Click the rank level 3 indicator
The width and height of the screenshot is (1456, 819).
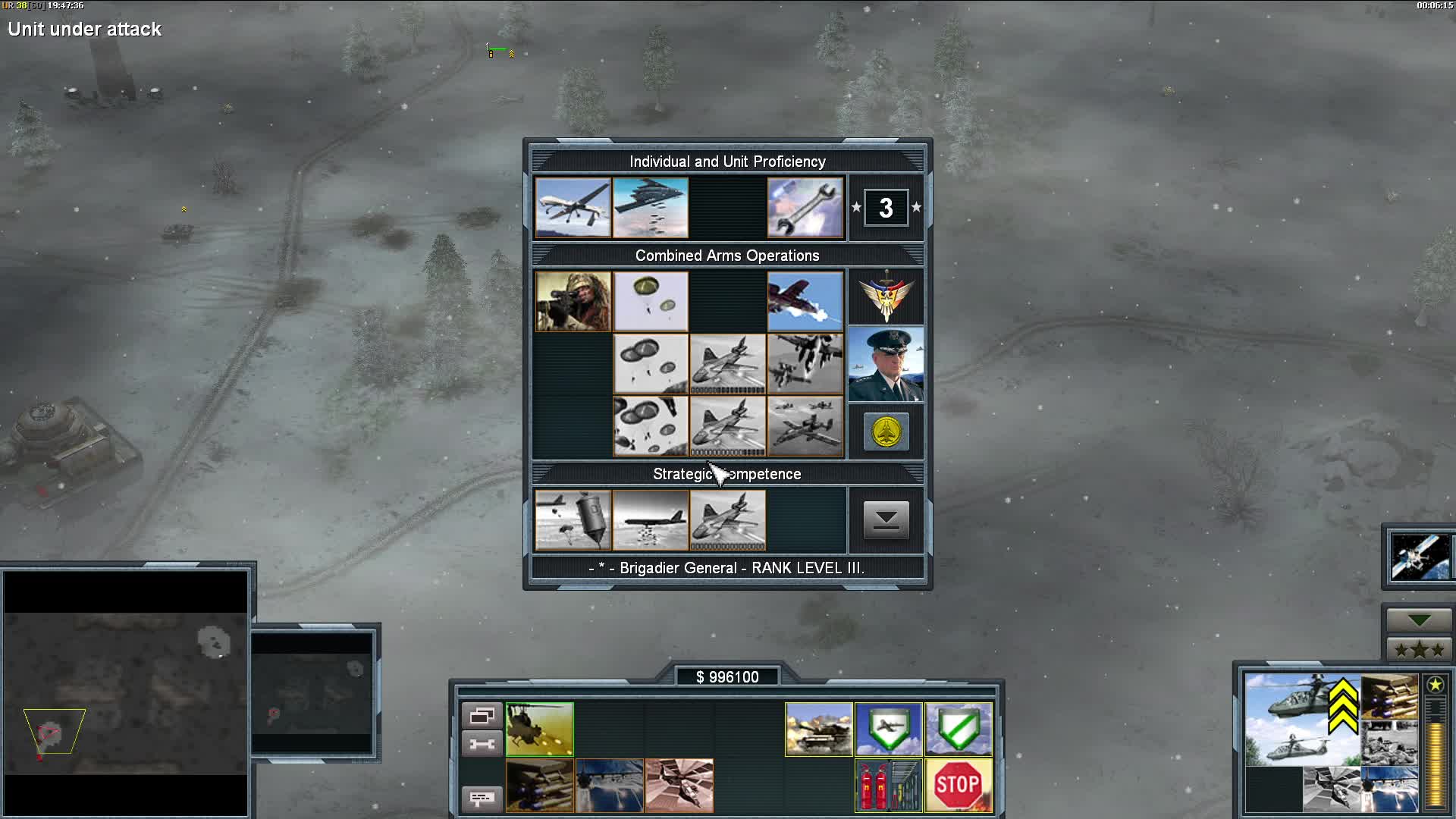[885, 206]
